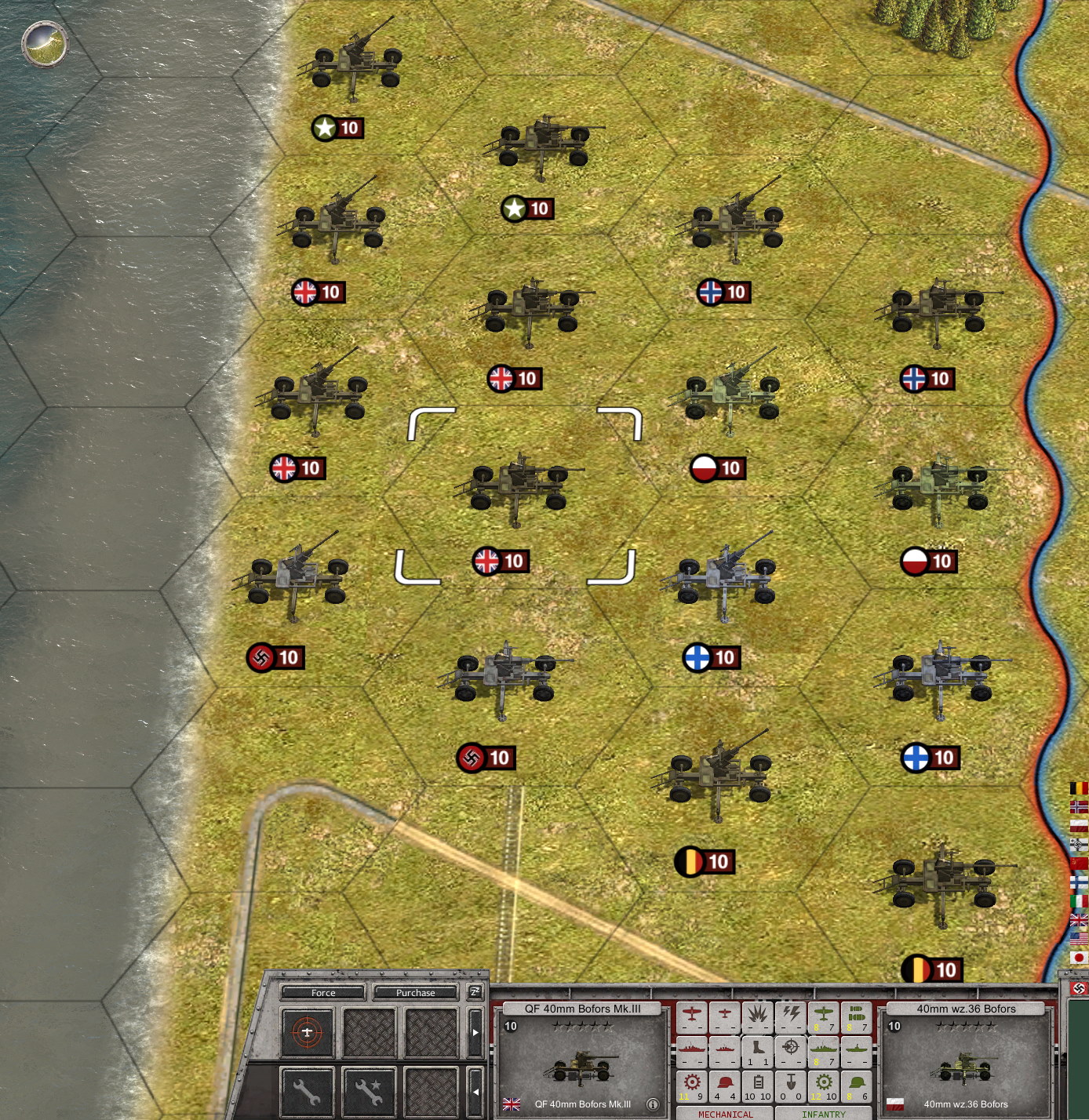Open the swastika faction tab on the right panel
This screenshot has height=1120, width=1089.
pyautogui.click(x=1078, y=988)
